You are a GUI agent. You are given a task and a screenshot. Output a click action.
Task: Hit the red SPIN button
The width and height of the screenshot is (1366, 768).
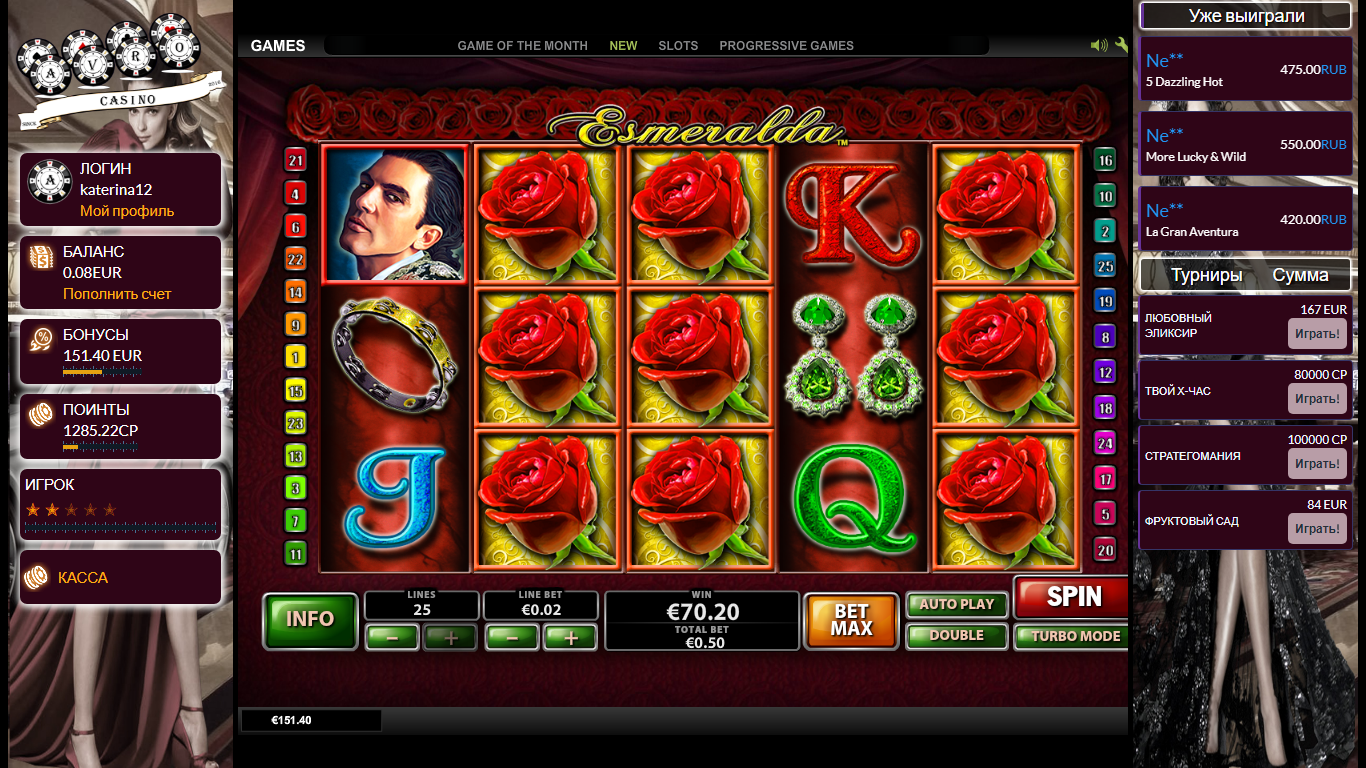(1072, 598)
